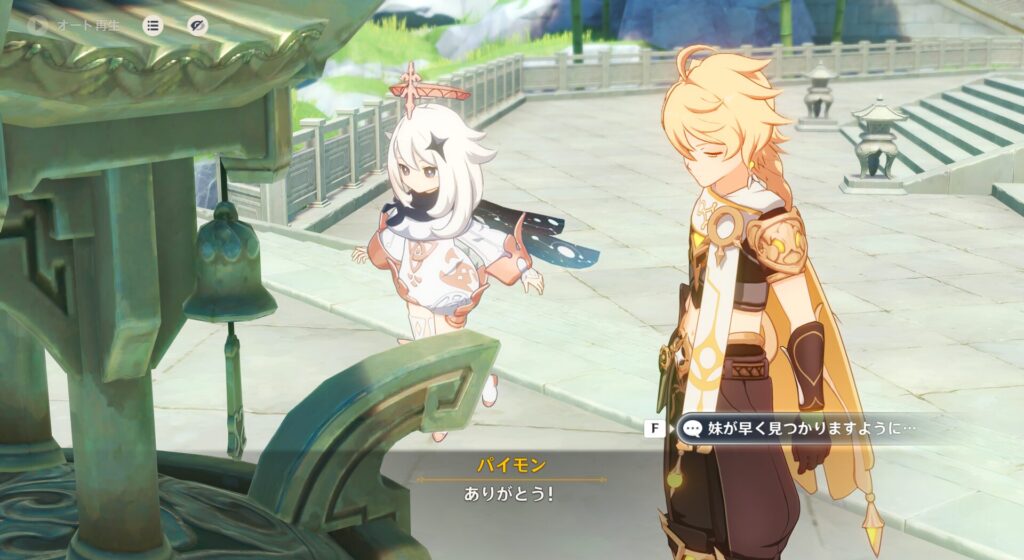Toggle the オート再生 auto-play button
This screenshot has height=560, width=1024.
tap(76, 25)
